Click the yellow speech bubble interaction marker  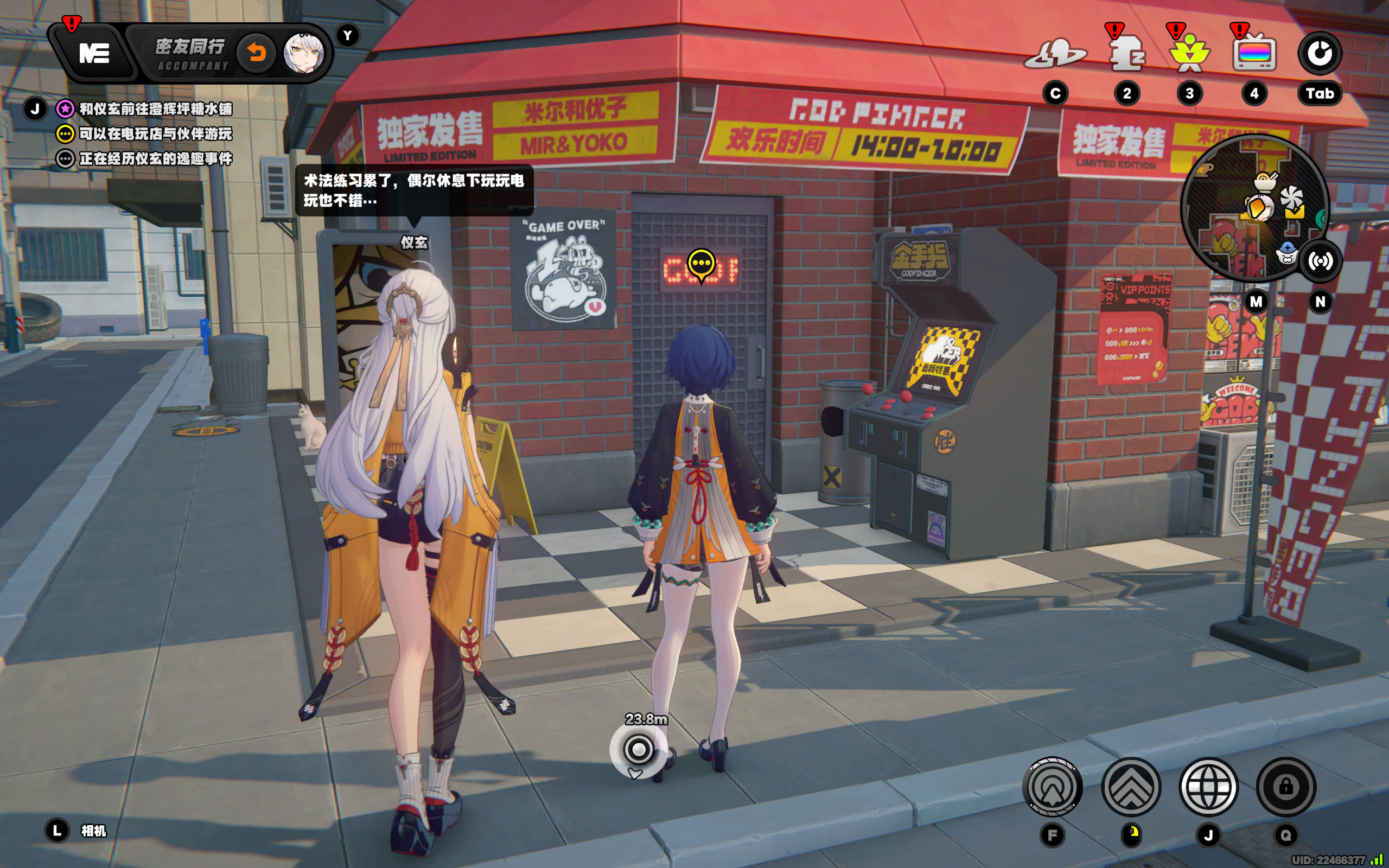click(701, 265)
